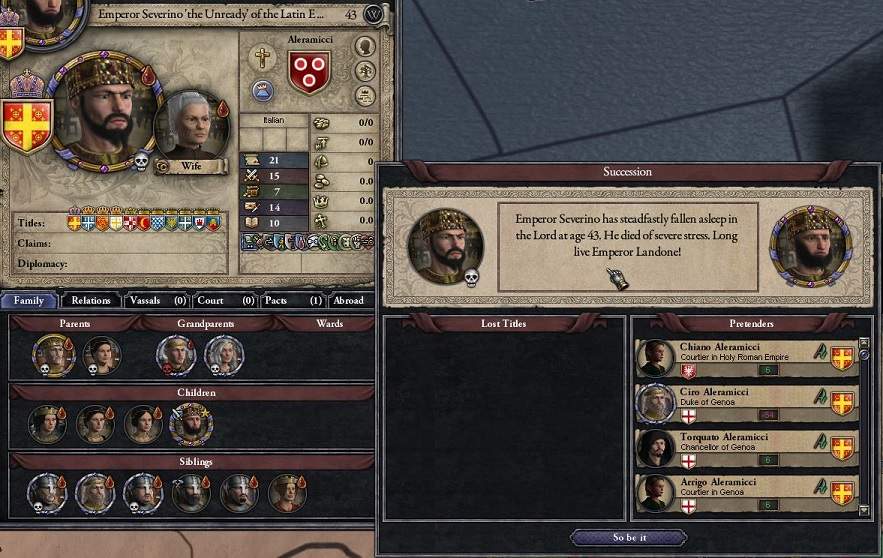The image size is (883, 558).
Task: Open the Vassals tab
Action: point(152,300)
